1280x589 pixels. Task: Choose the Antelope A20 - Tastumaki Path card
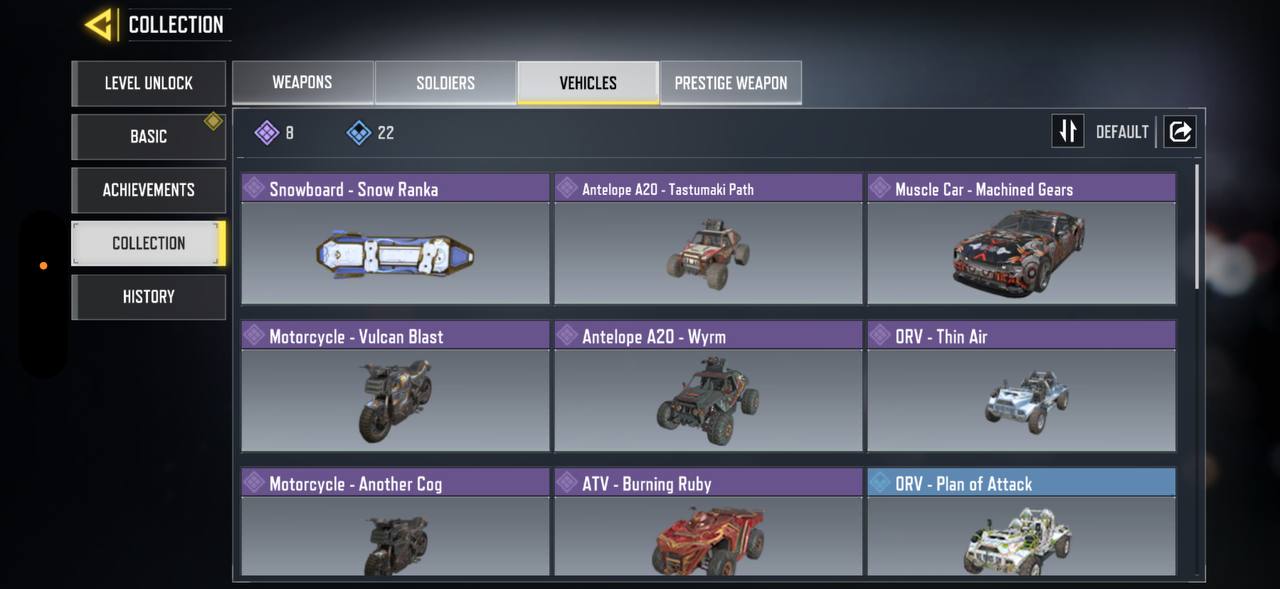(708, 240)
